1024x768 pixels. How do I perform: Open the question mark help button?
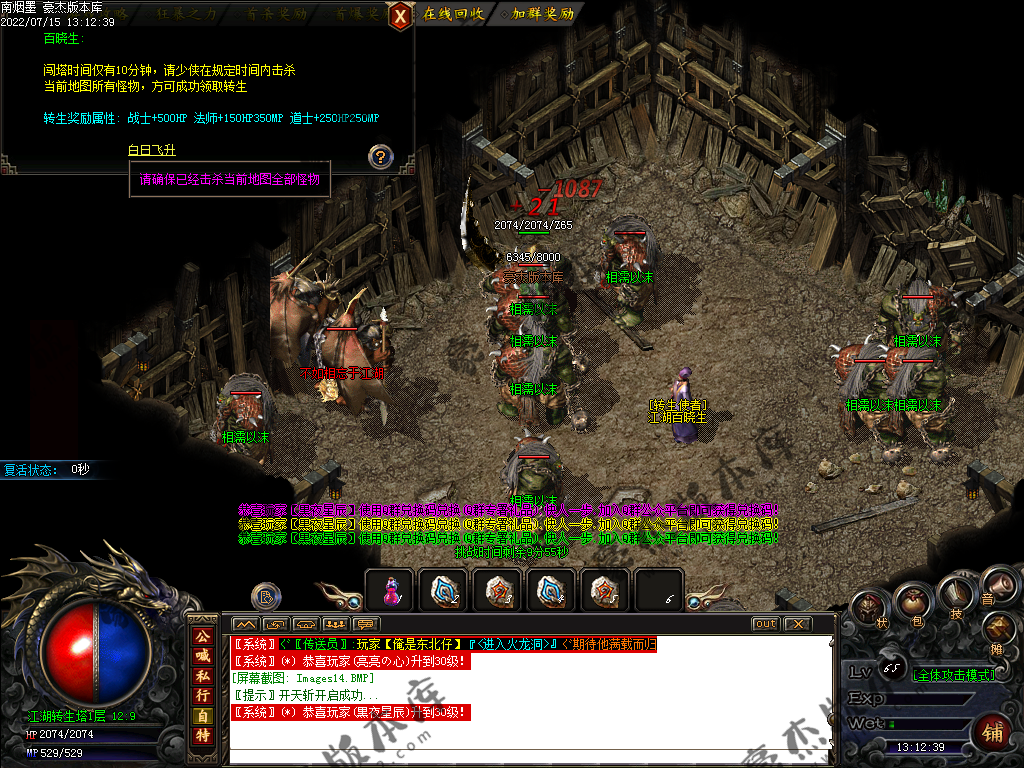[380, 157]
